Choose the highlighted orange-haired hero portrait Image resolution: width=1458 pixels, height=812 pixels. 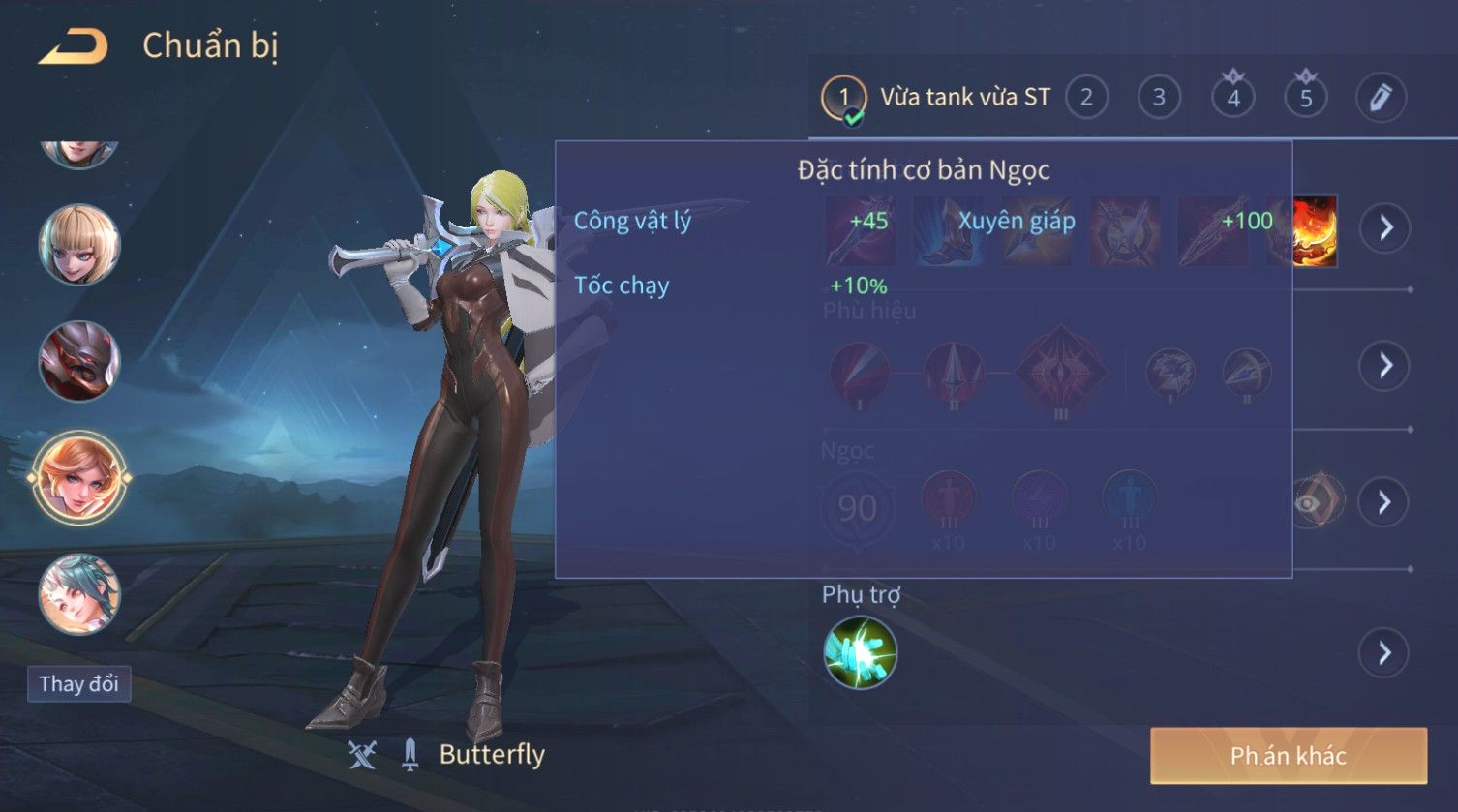(79, 477)
